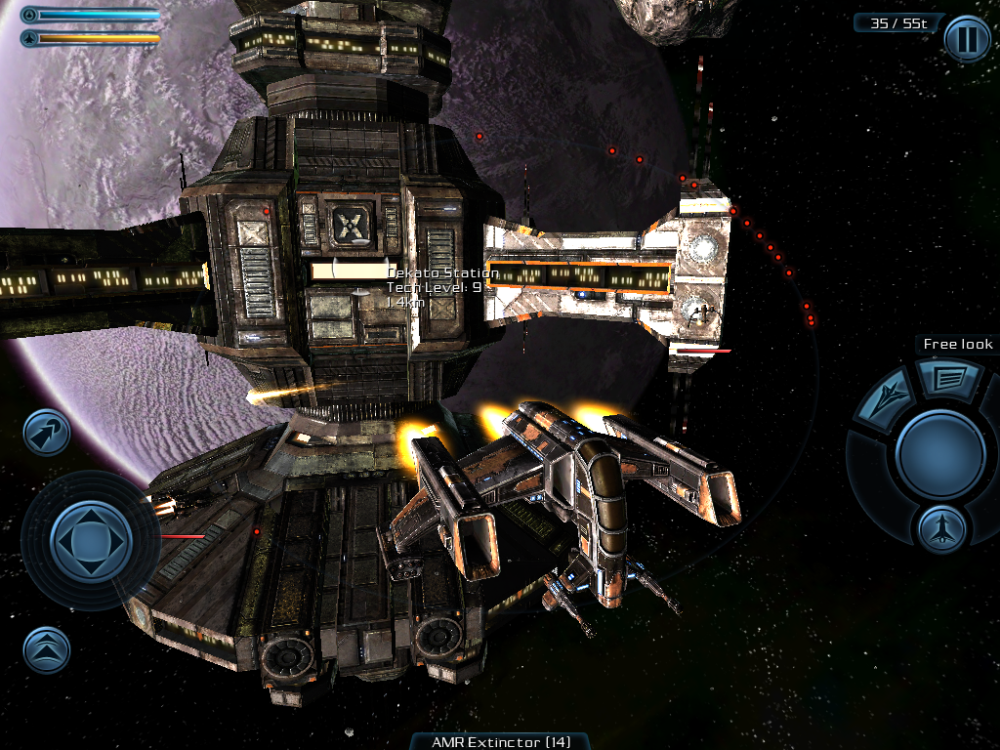1000x750 pixels.
Task: Tap the large round fire button
Action: [940, 454]
